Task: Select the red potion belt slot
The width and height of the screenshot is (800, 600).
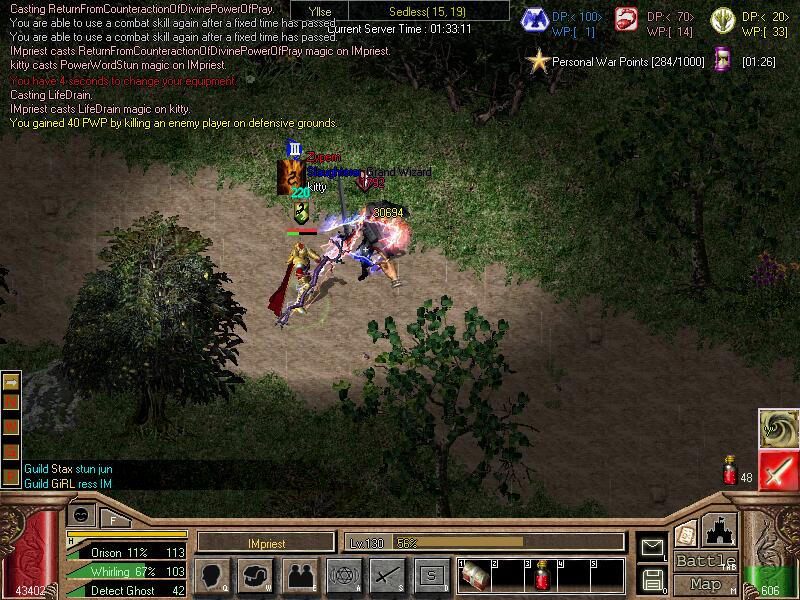Action: (542, 576)
